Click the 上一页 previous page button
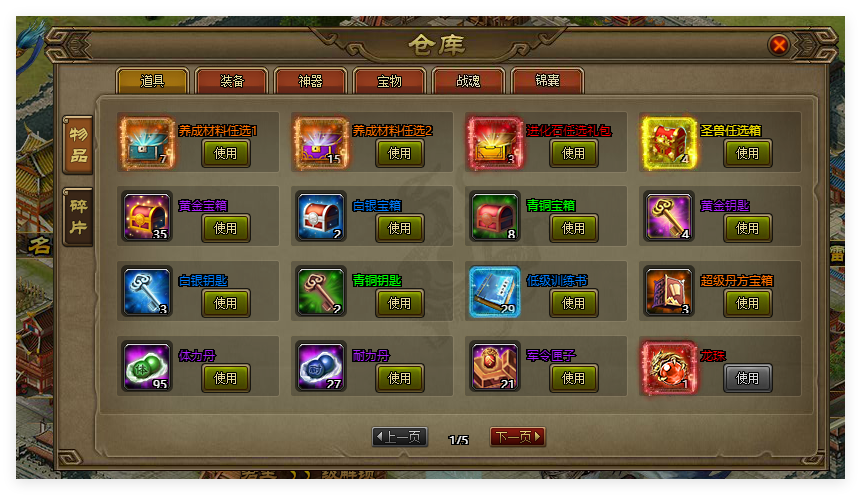This screenshot has height=495, width=861. click(400, 437)
